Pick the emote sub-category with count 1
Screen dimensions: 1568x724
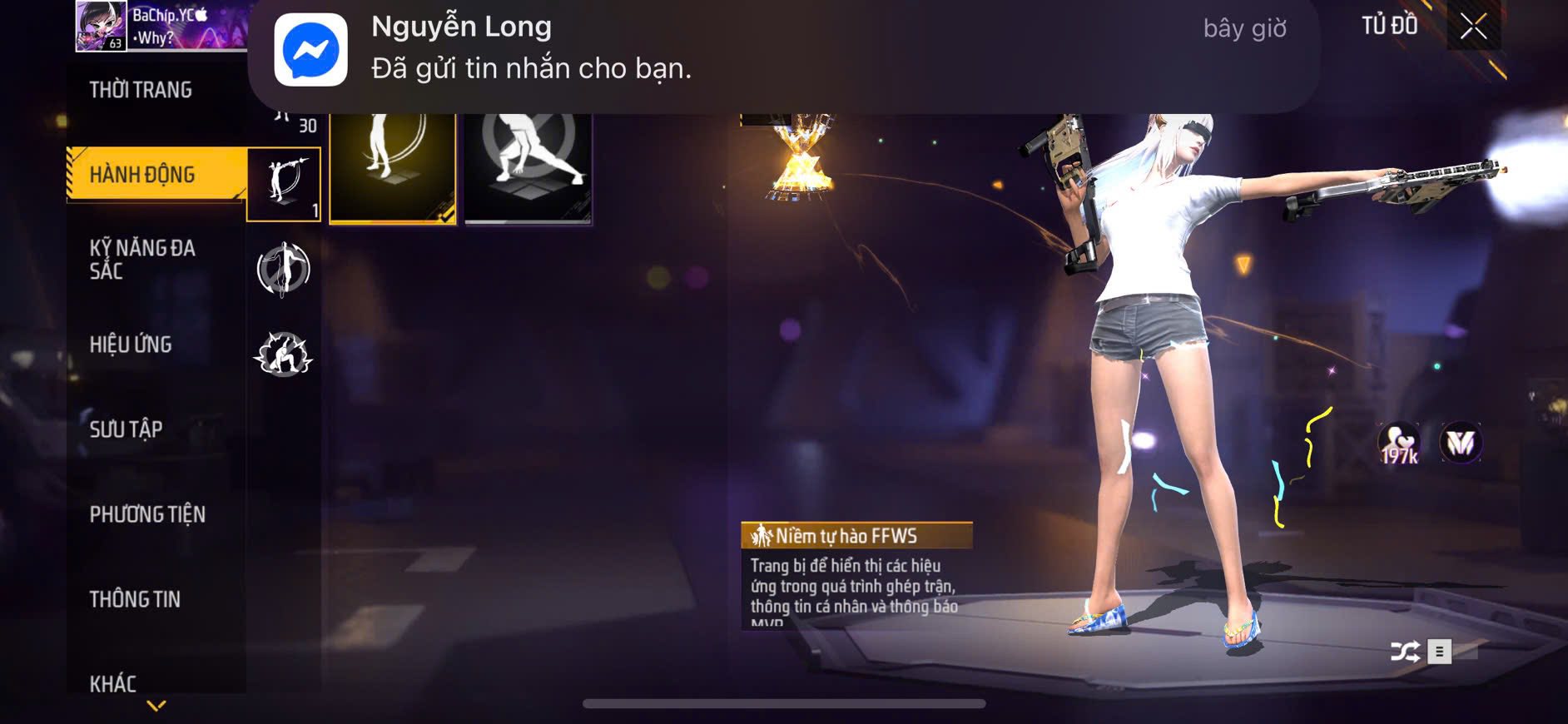284,184
